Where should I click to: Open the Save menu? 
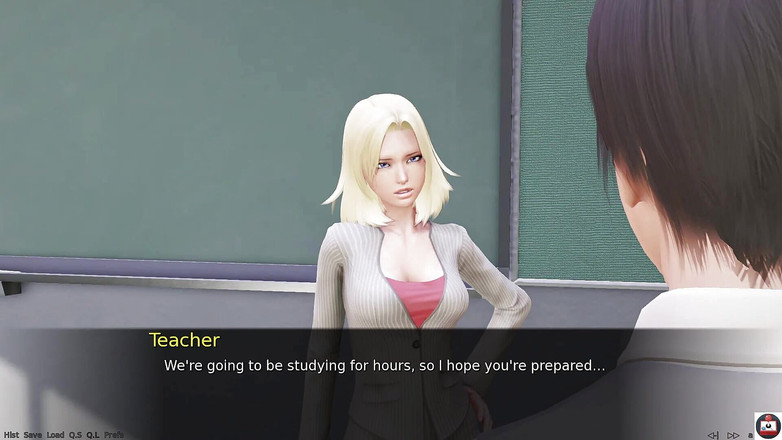[x=33, y=435]
